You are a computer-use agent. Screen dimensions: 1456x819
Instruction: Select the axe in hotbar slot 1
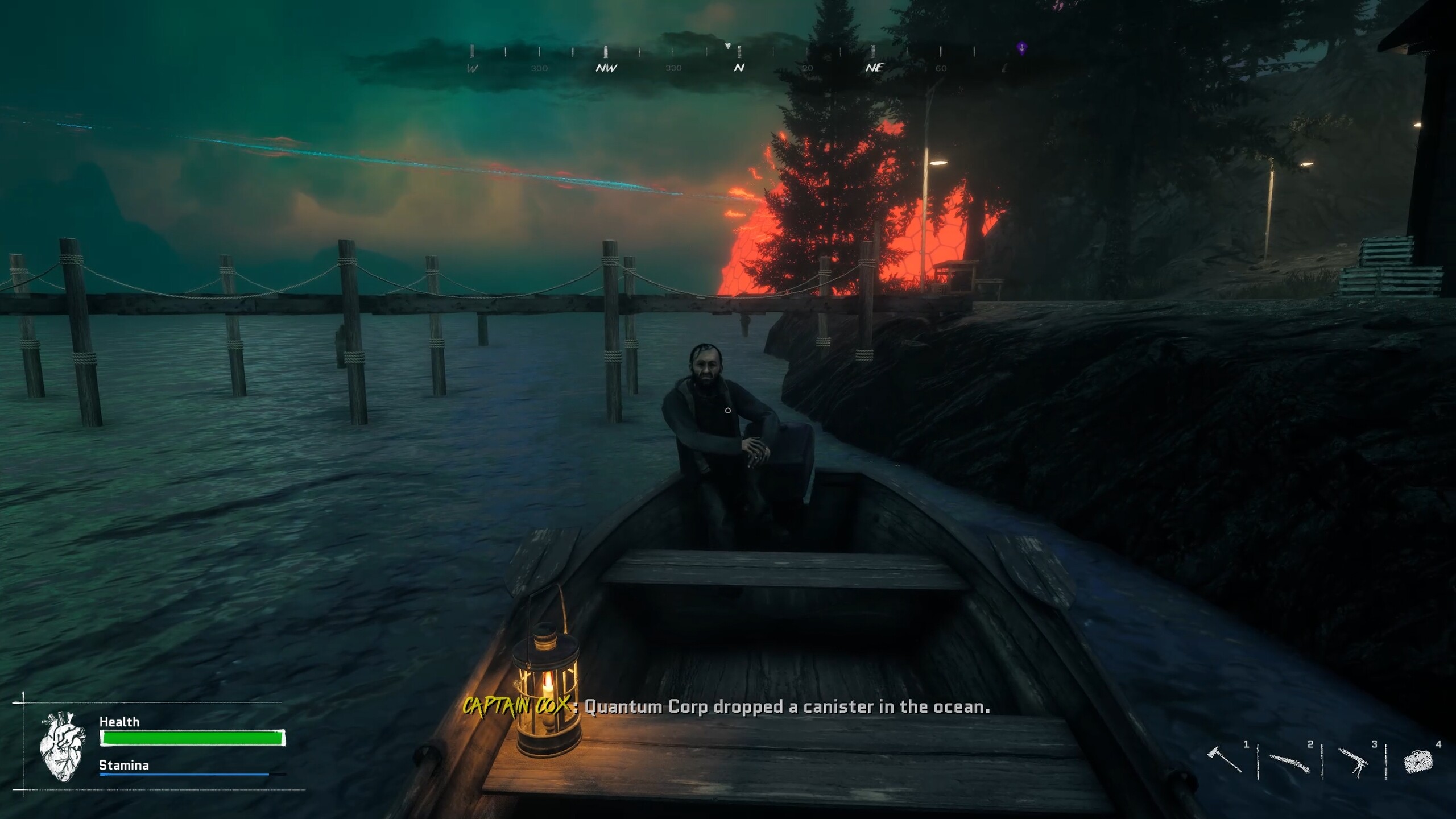tap(1225, 760)
